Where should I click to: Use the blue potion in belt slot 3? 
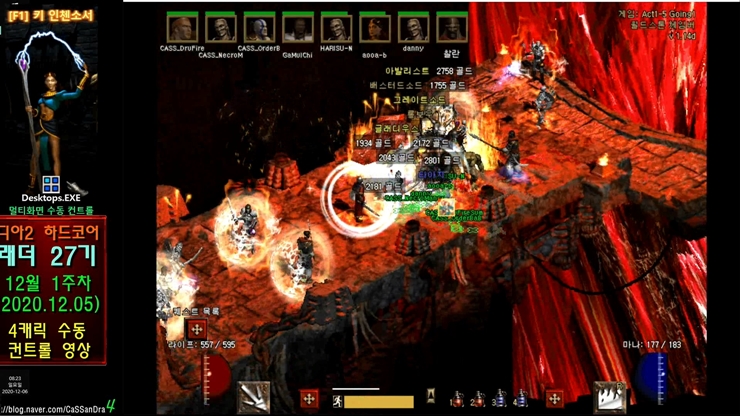tap(499, 400)
